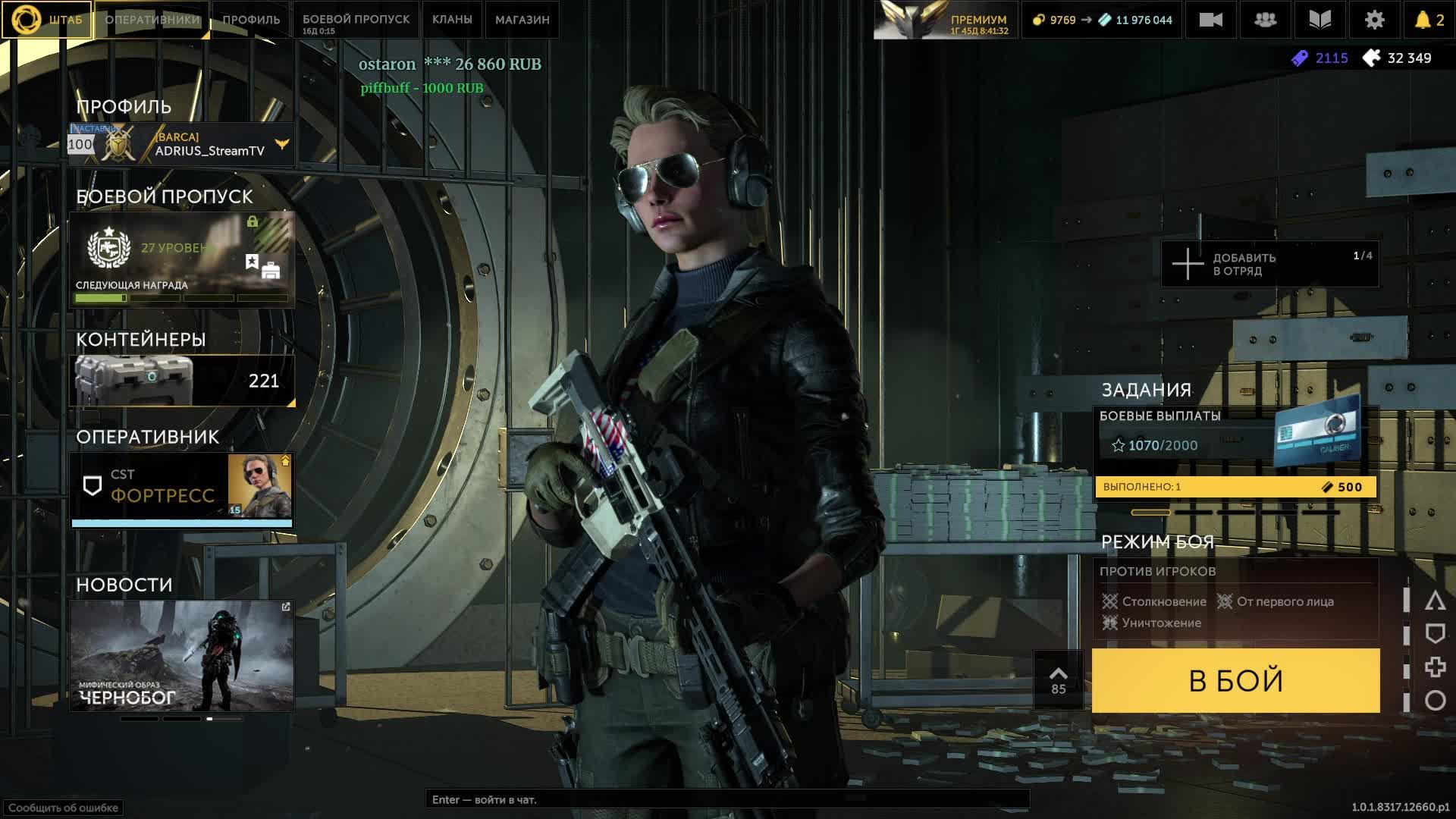Click the chat input field

pyautogui.click(x=726, y=799)
